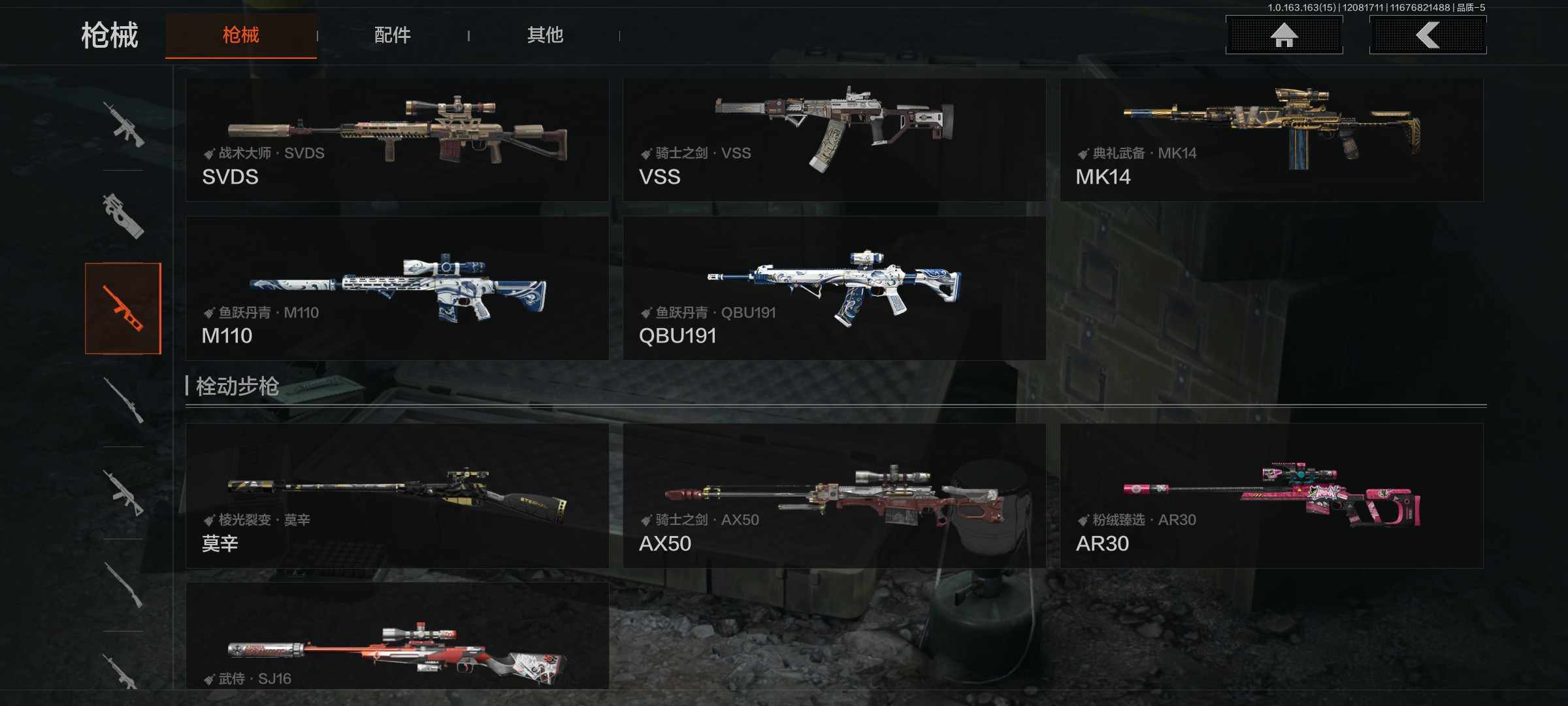Select the SVDS weapon card
This screenshot has width=1568, height=706.
pyautogui.click(x=397, y=140)
